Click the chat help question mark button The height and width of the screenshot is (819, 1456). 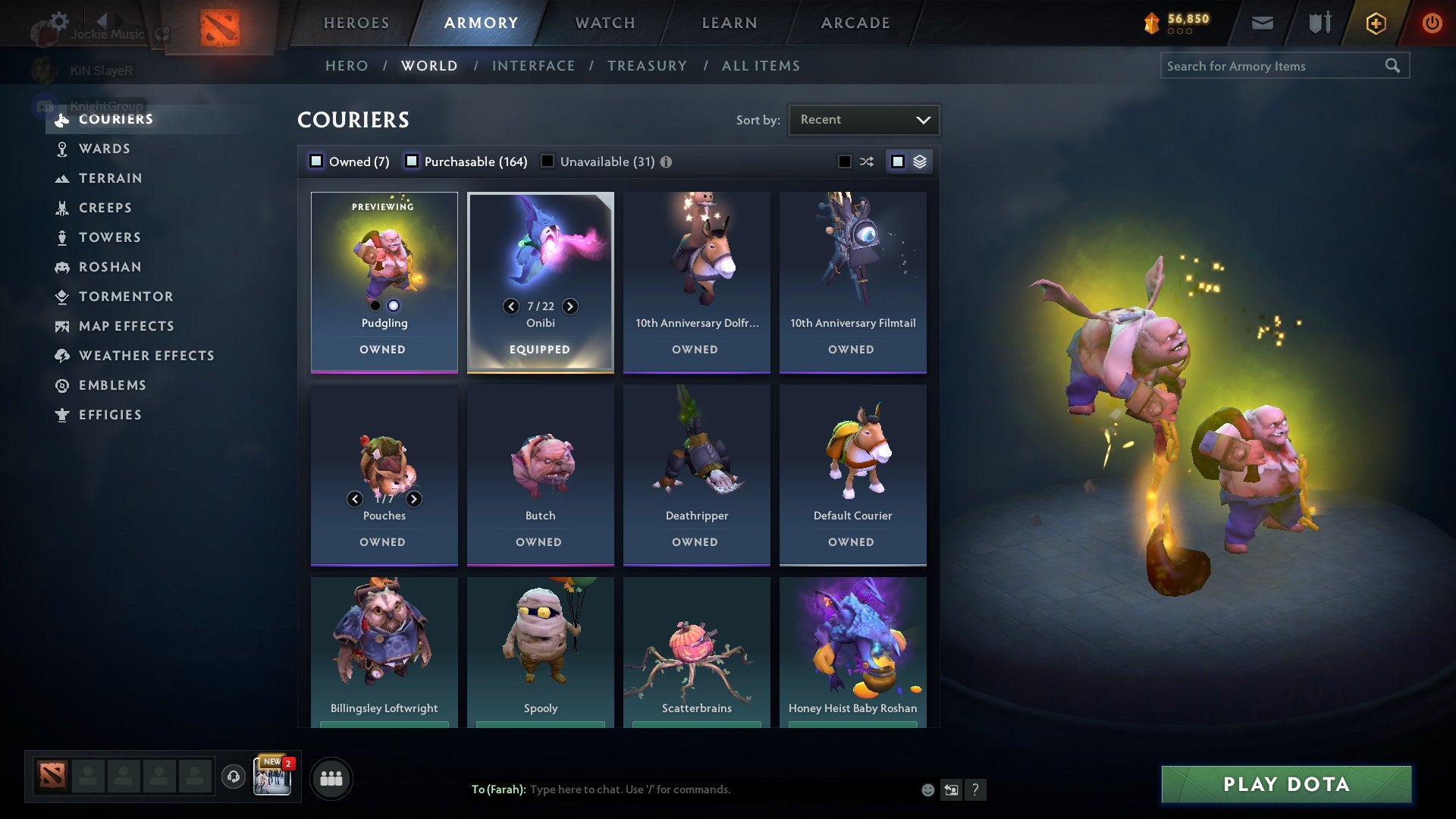point(976,789)
